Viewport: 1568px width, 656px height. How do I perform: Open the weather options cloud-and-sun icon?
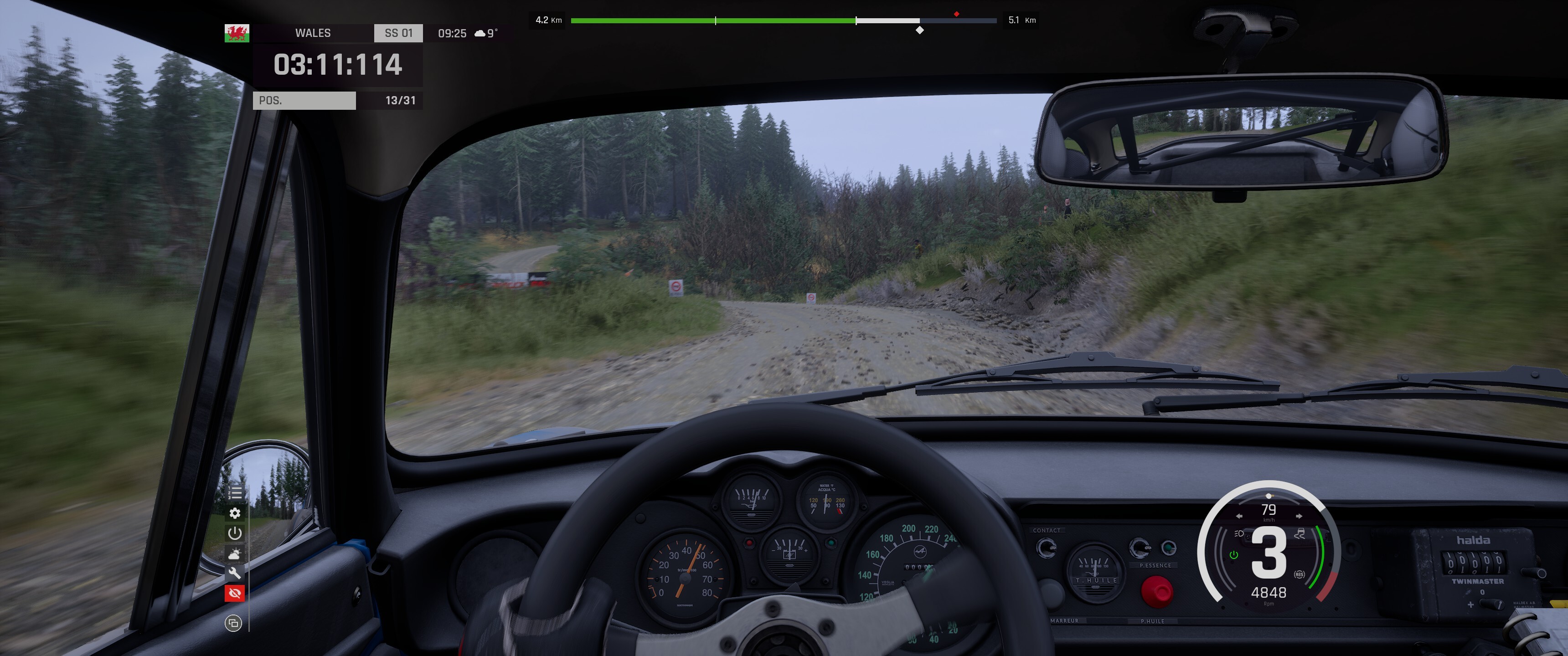click(x=235, y=553)
